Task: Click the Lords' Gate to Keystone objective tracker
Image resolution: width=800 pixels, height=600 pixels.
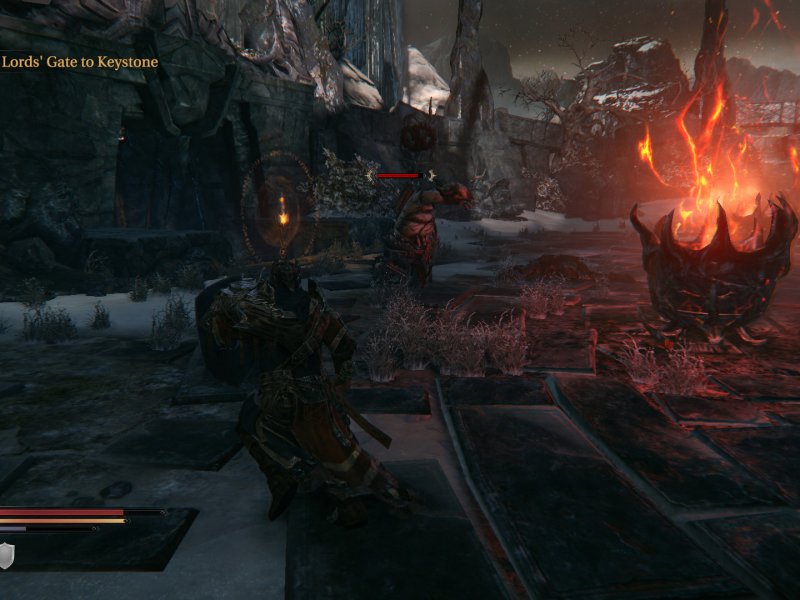Action: [80, 62]
